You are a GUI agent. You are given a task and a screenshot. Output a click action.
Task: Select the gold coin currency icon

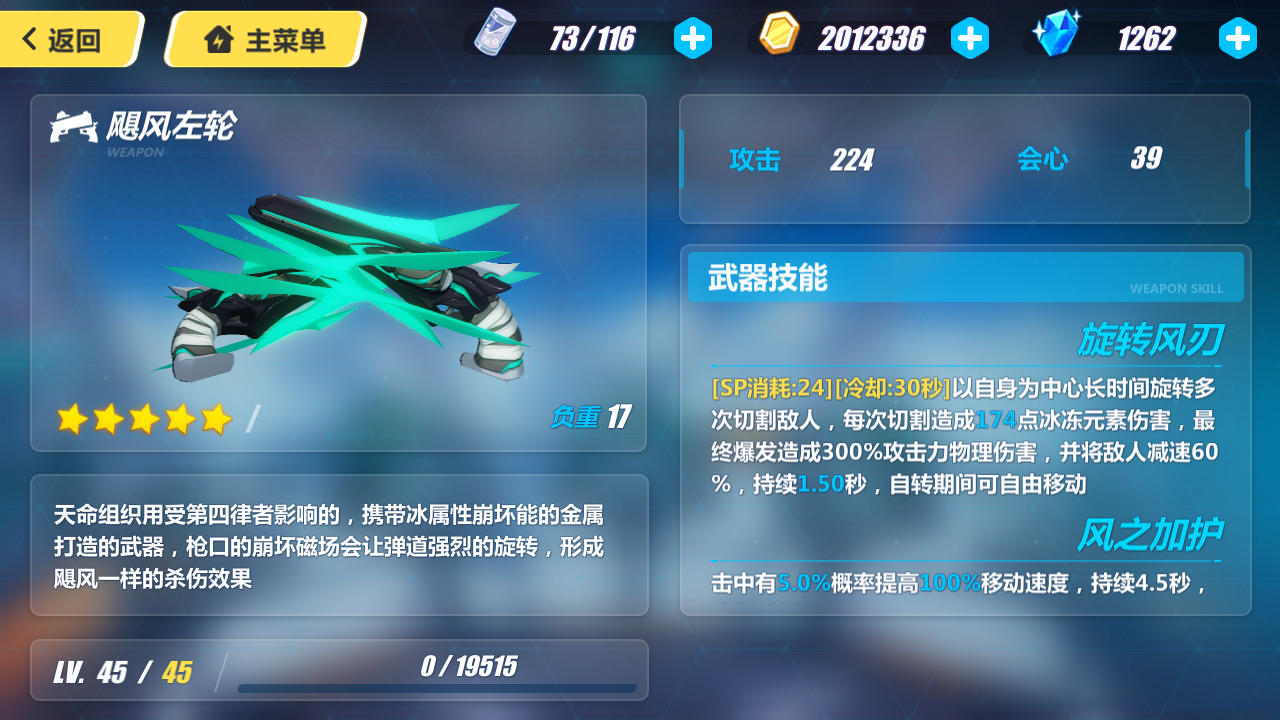[x=778, y=33]
